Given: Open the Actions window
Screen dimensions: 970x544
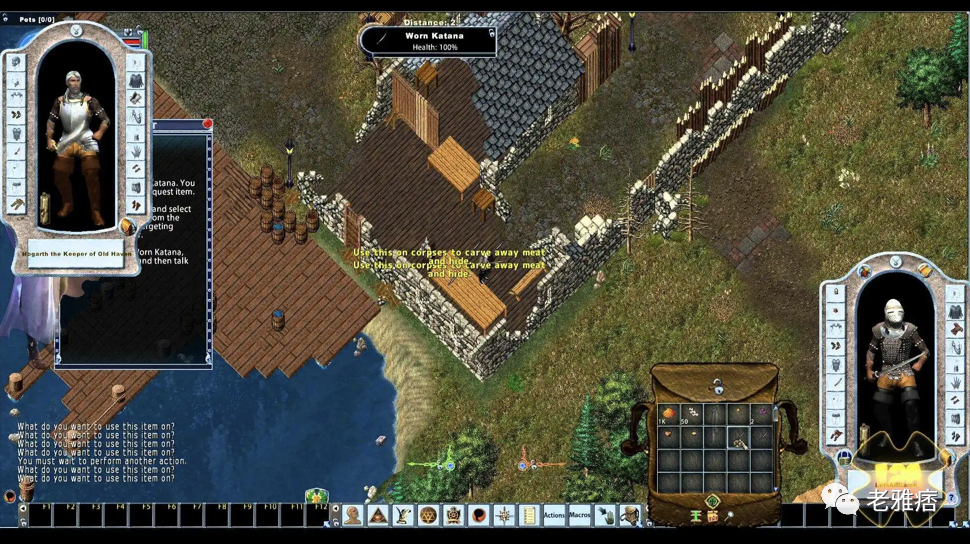Looking at the screenshot, I should pyautogui.click(x=555, y=515).
